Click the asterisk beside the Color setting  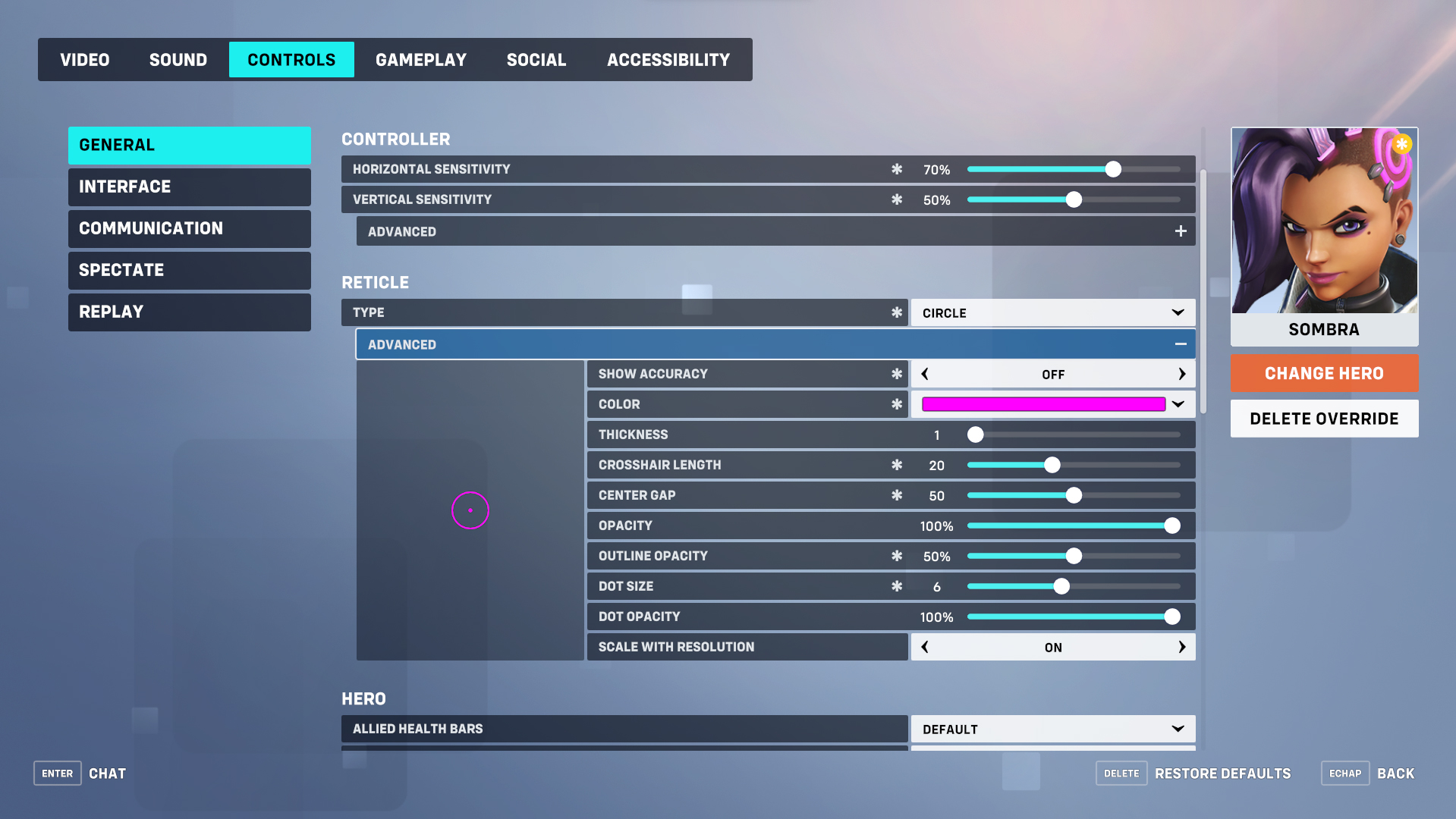click(897, 403)
